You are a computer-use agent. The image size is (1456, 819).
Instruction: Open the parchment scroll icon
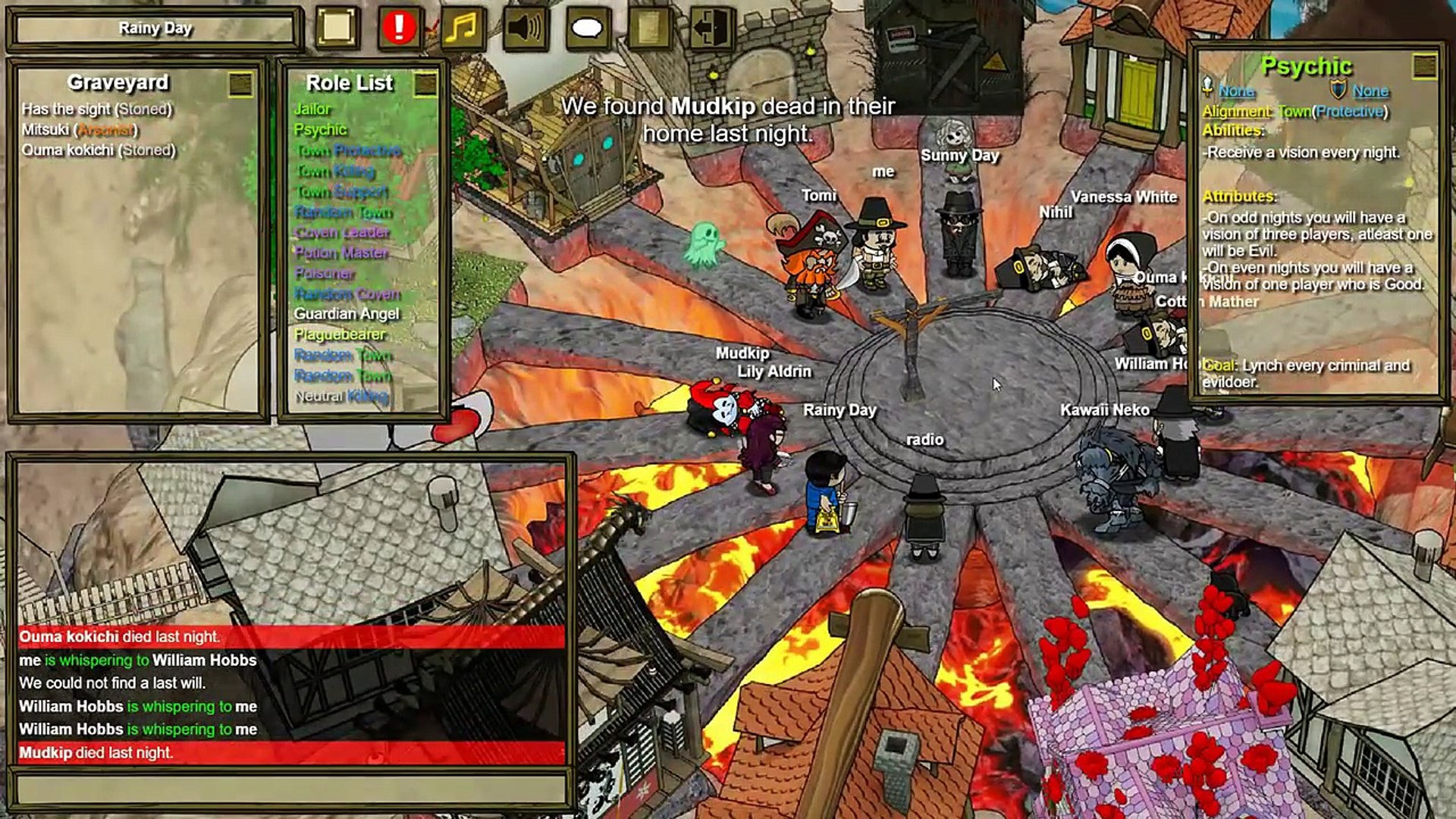649,28
